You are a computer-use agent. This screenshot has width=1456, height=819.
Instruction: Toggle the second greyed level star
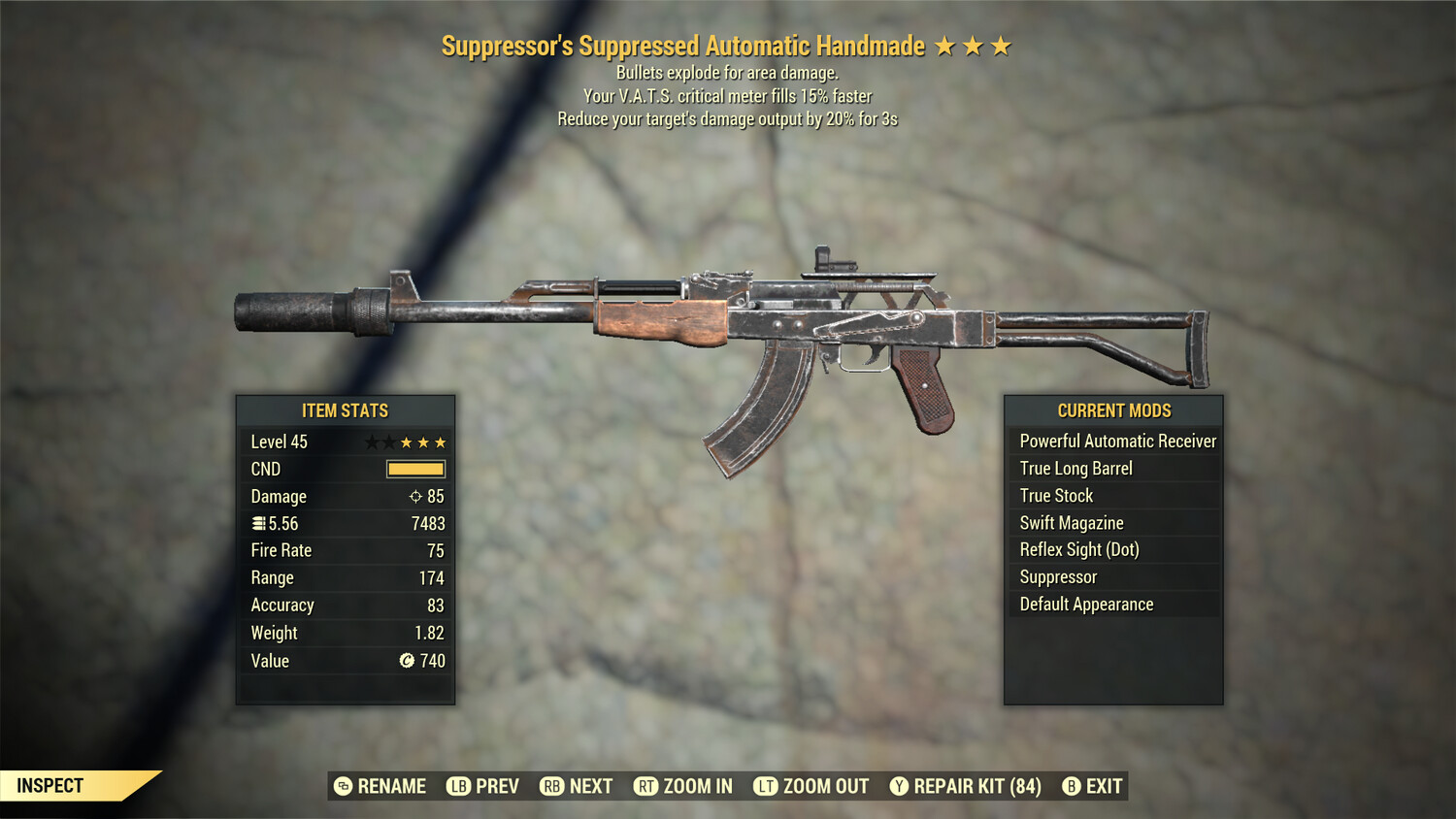387,442
